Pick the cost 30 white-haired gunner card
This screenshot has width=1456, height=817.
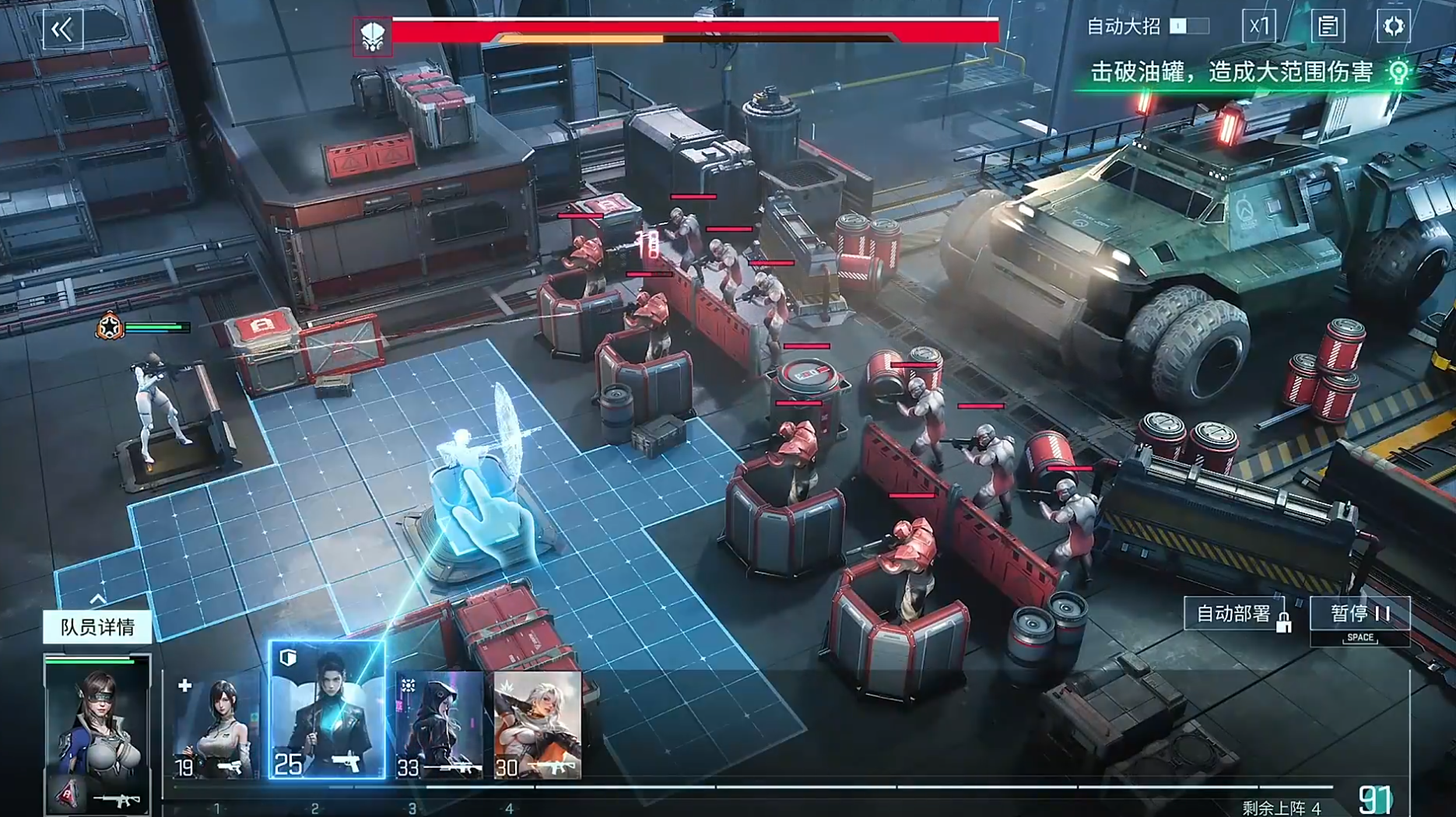538,726
